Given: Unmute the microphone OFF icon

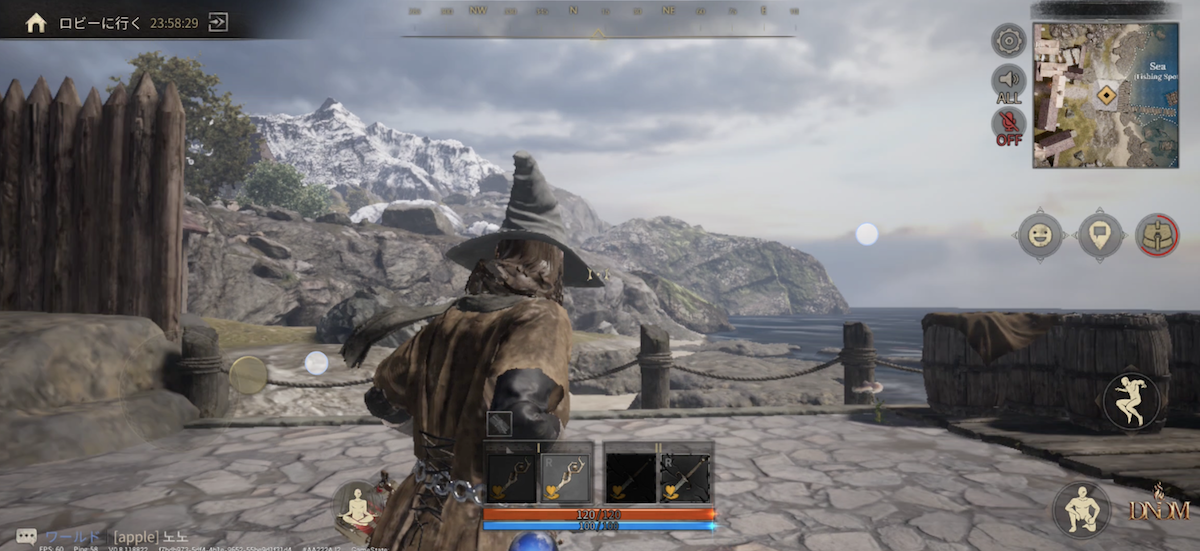Looking at the screenshot, I should [x=1008, y=126].
